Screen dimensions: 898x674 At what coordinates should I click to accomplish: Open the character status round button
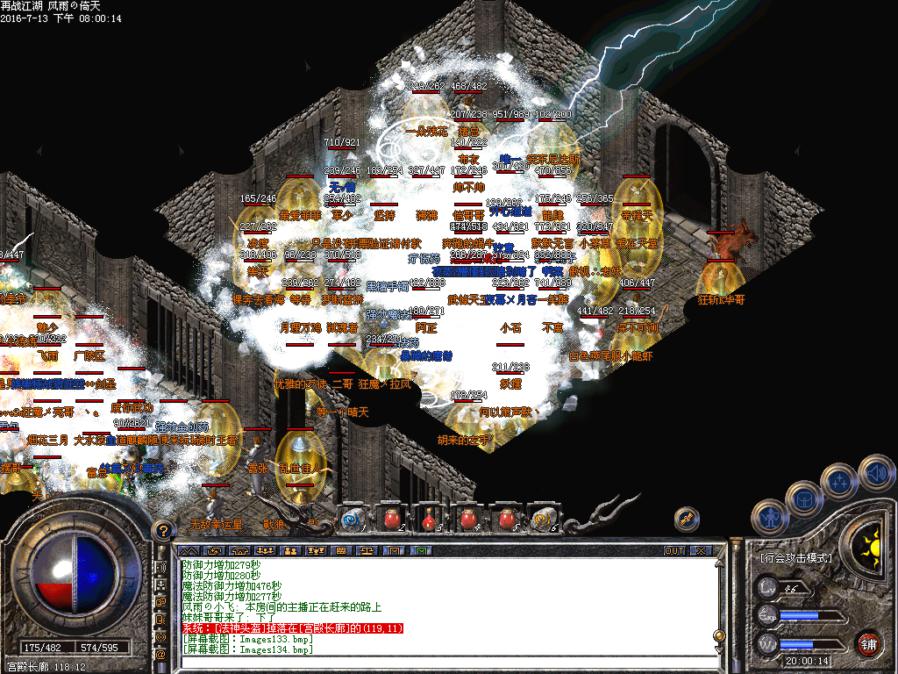771,517
